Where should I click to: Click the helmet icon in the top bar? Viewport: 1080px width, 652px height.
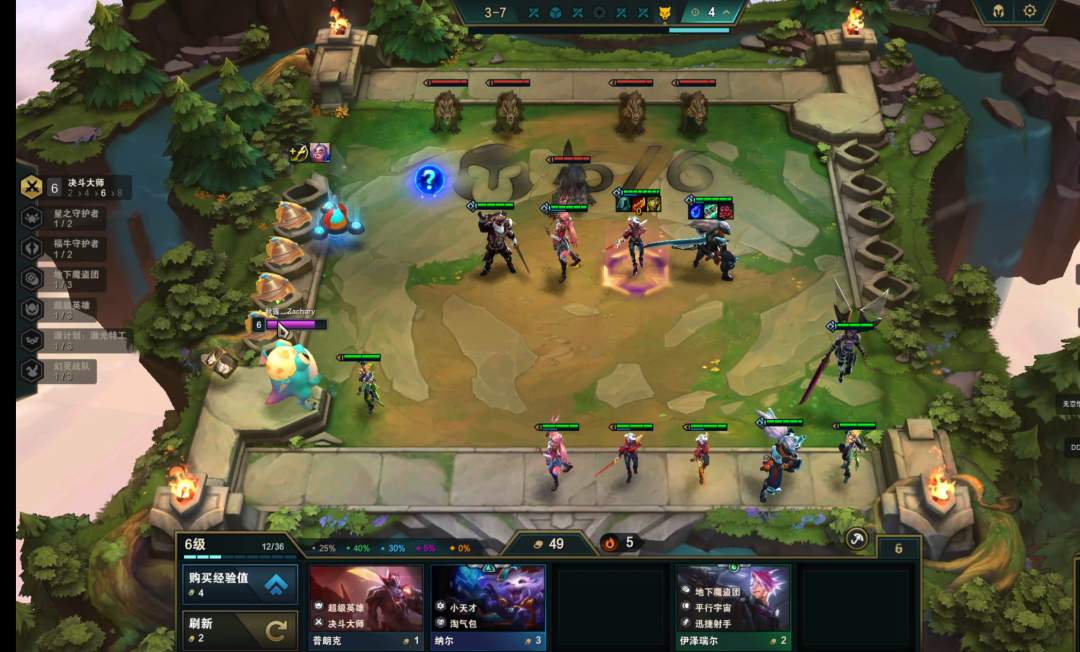click(x=998, y=12)
